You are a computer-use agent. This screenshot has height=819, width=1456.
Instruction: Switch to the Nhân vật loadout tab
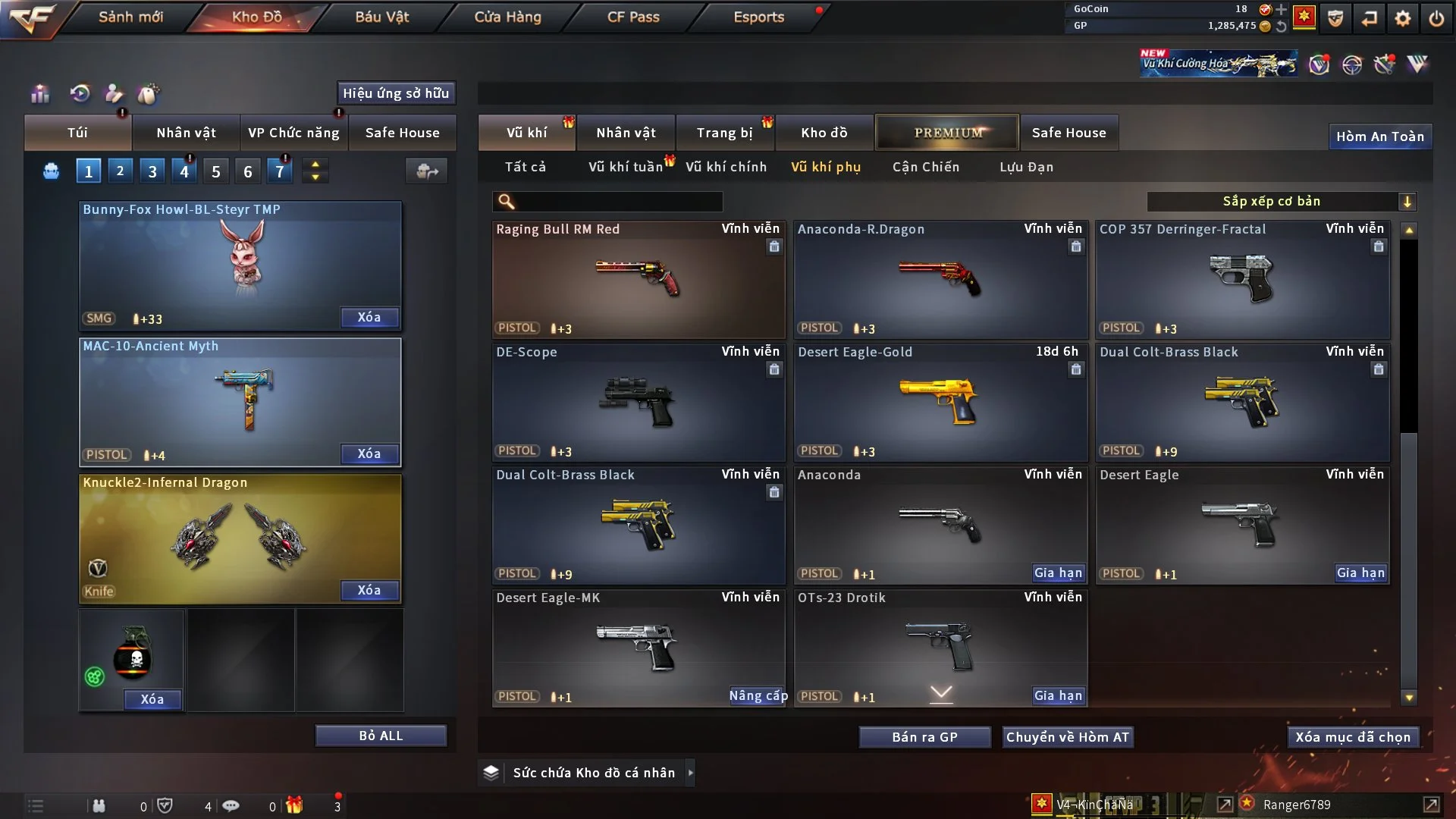[186, 133]
